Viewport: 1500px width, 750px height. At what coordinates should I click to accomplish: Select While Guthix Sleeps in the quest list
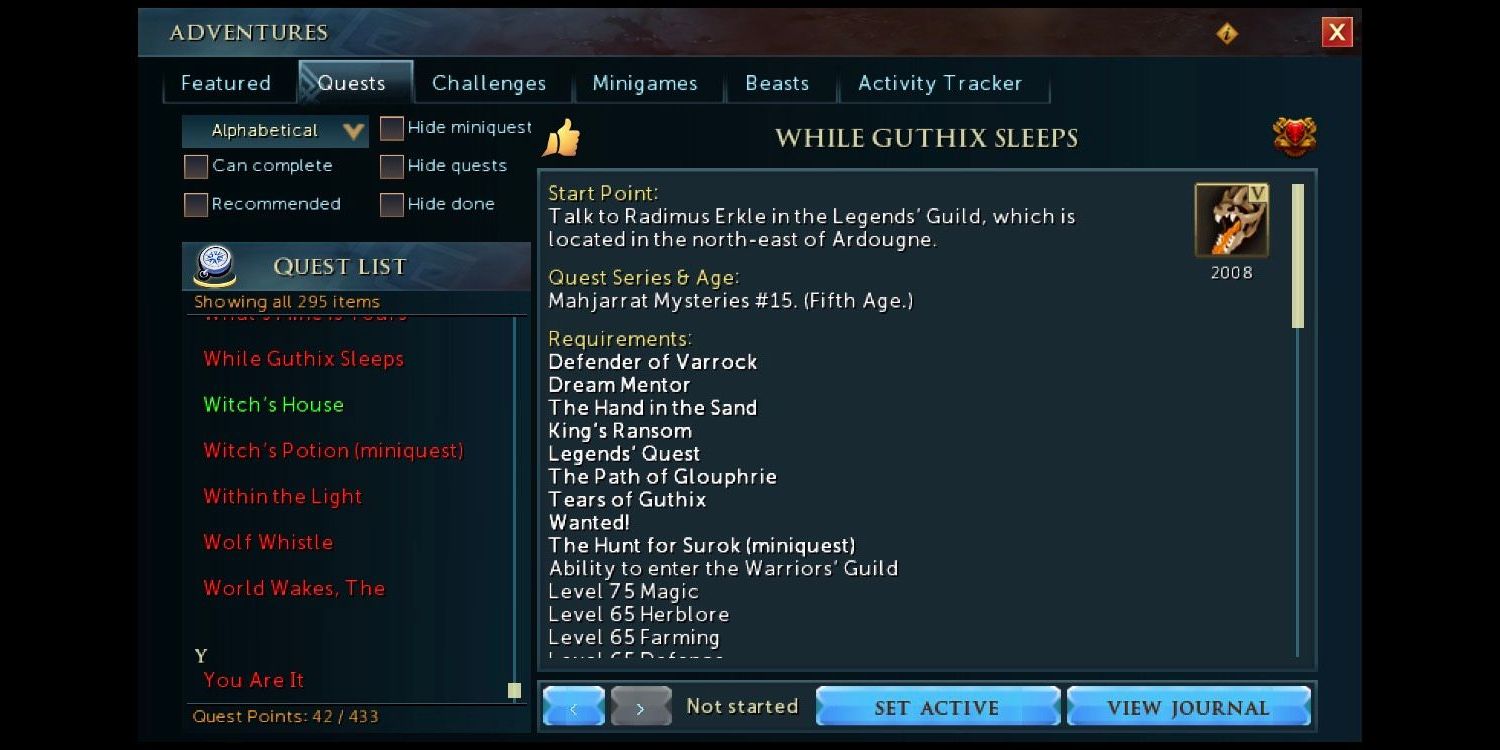(303, 359)
